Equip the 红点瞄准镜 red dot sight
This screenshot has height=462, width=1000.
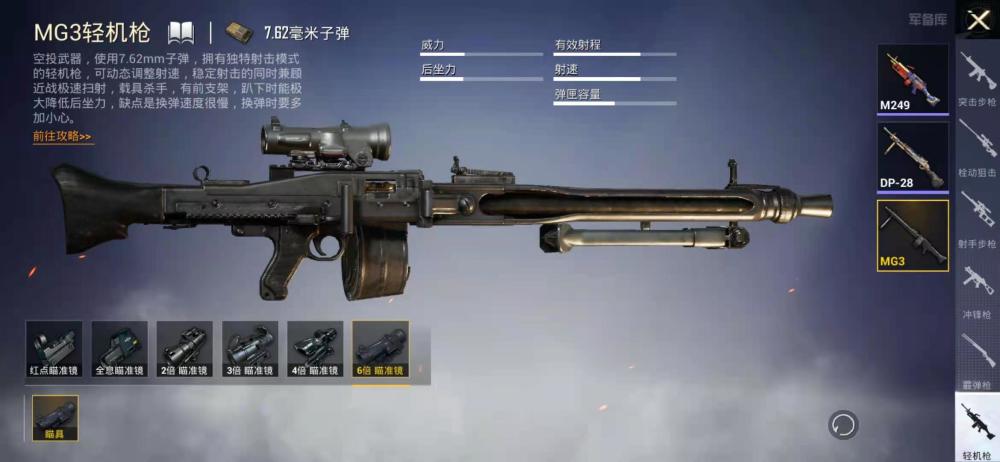(54, 350)
